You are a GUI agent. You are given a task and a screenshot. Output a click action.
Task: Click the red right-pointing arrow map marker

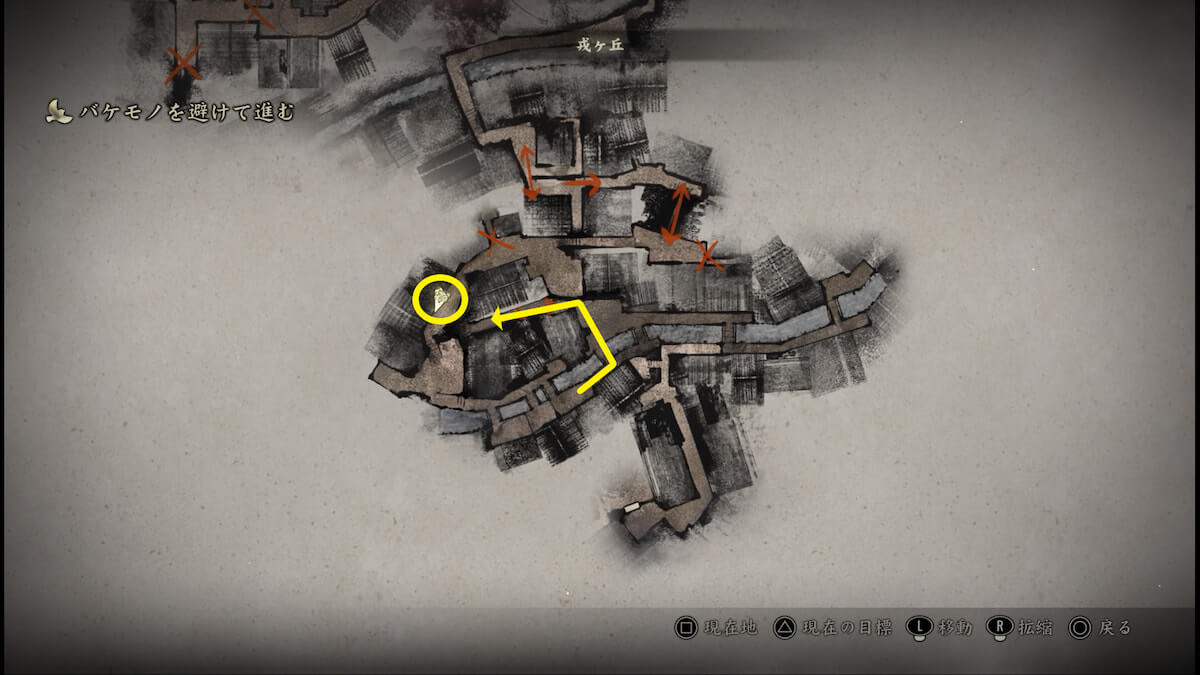[x=581, y=184]
